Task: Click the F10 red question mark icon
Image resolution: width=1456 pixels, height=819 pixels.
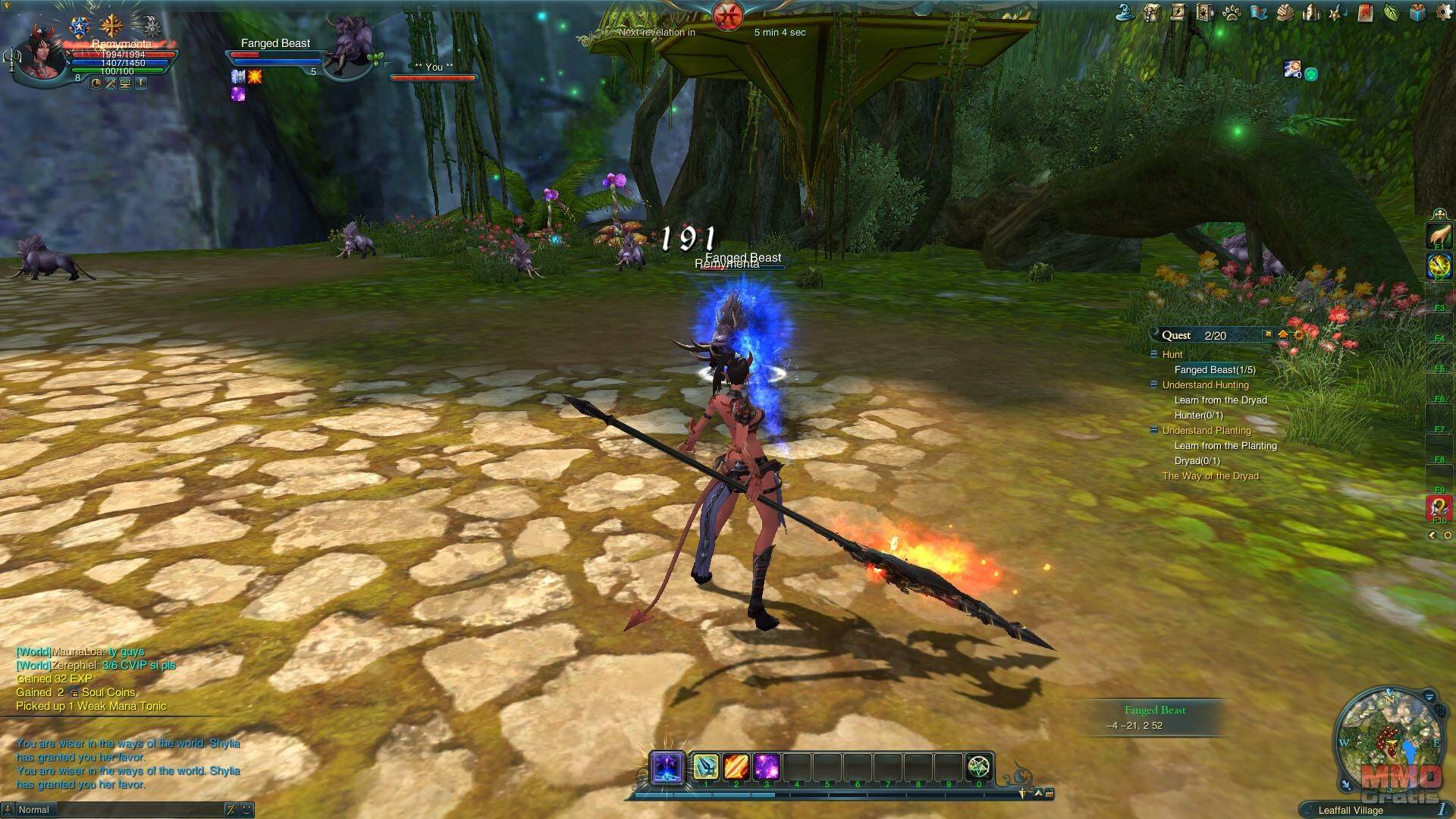Action: click(1439, 507)
